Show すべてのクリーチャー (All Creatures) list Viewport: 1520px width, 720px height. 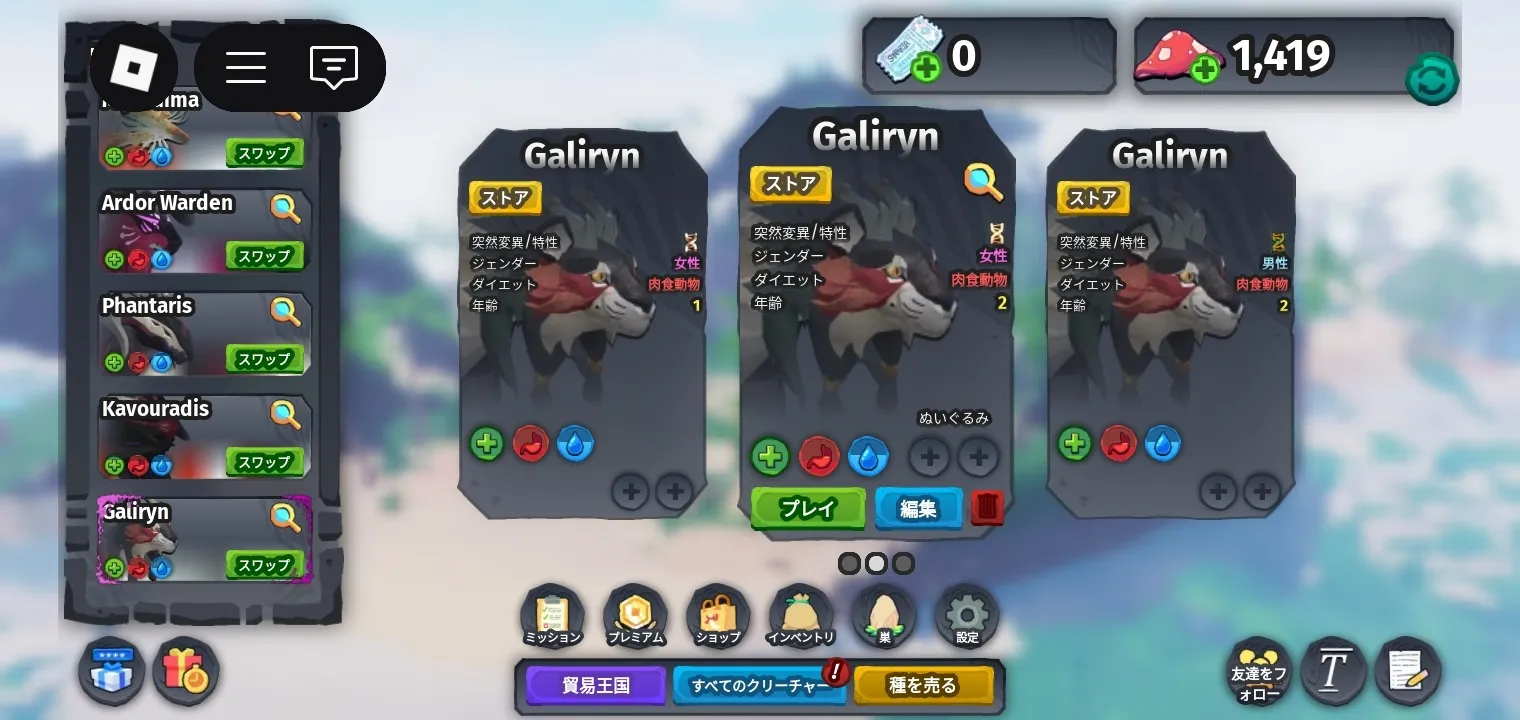click(x=760, y=686)
